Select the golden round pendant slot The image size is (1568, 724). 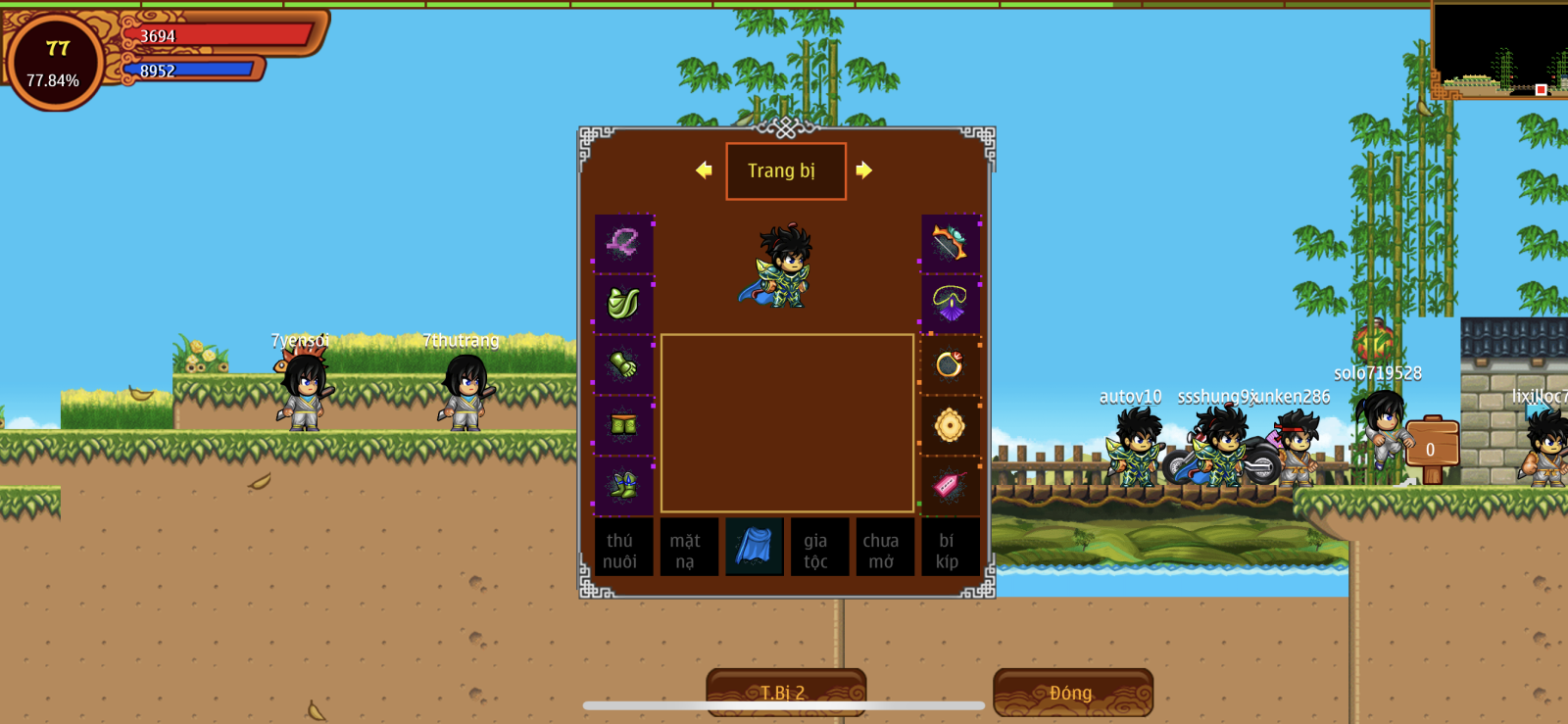(950, 425)
